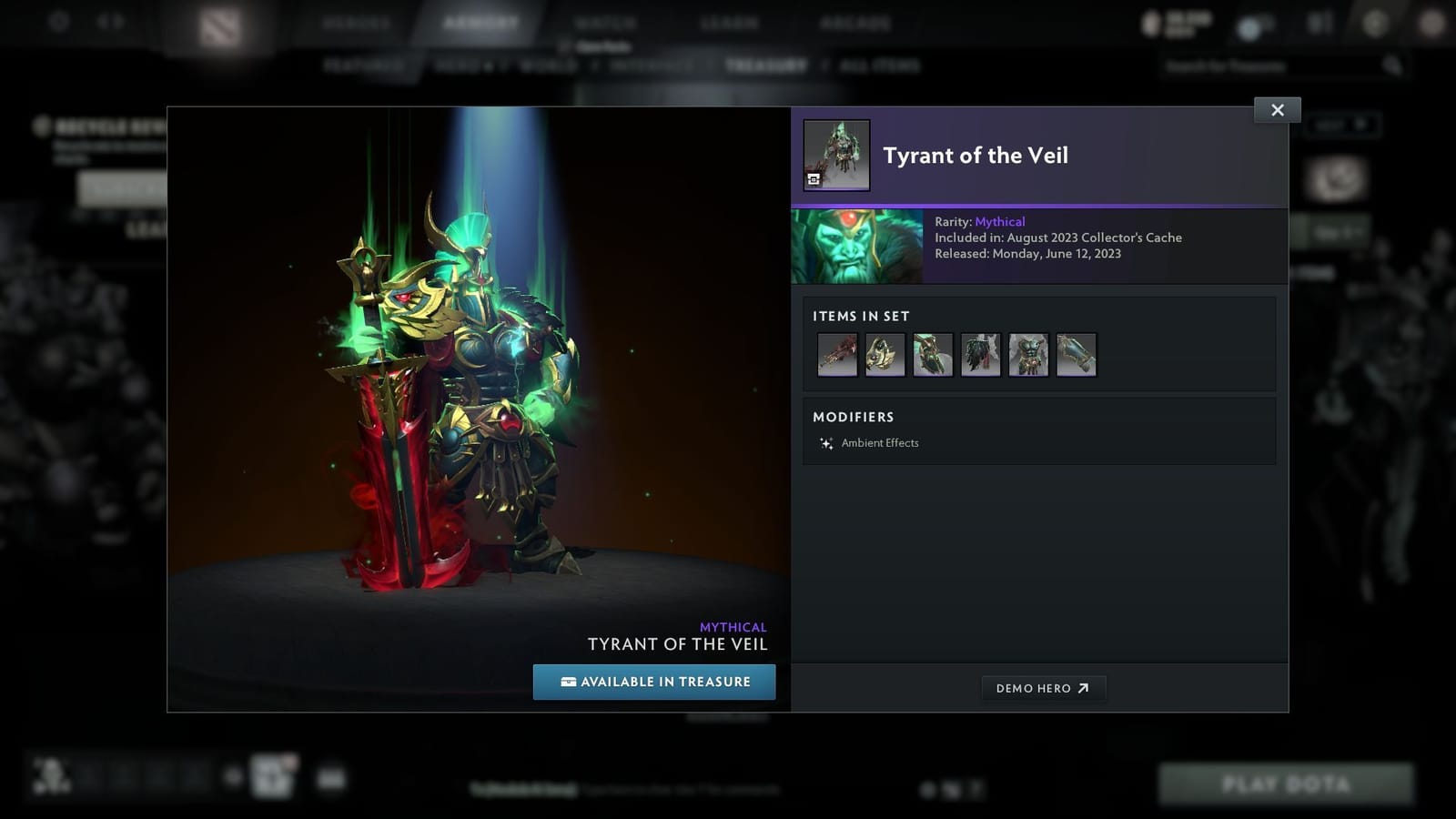The height and width of the screenshot is (819, 1456).
Task: Select the first weapon thumbnail in Items in Set
Action: (x=835, y=355)
